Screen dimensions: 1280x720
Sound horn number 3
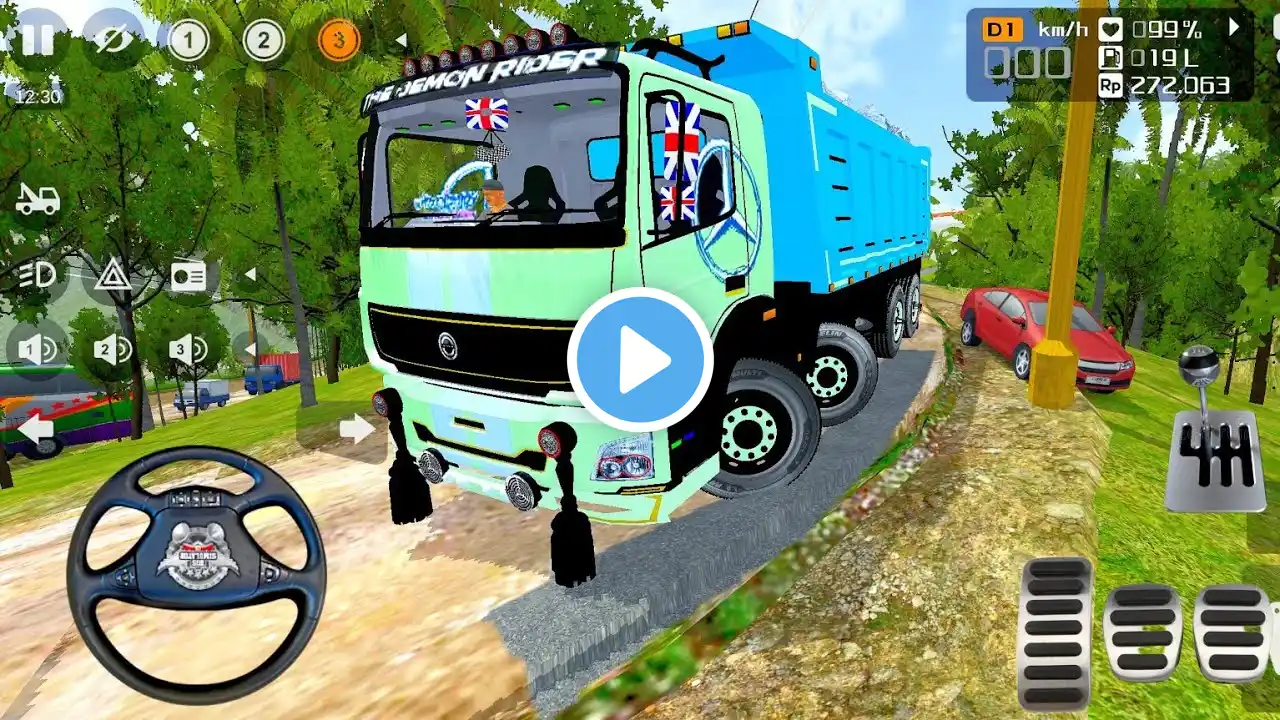[187, 350]
